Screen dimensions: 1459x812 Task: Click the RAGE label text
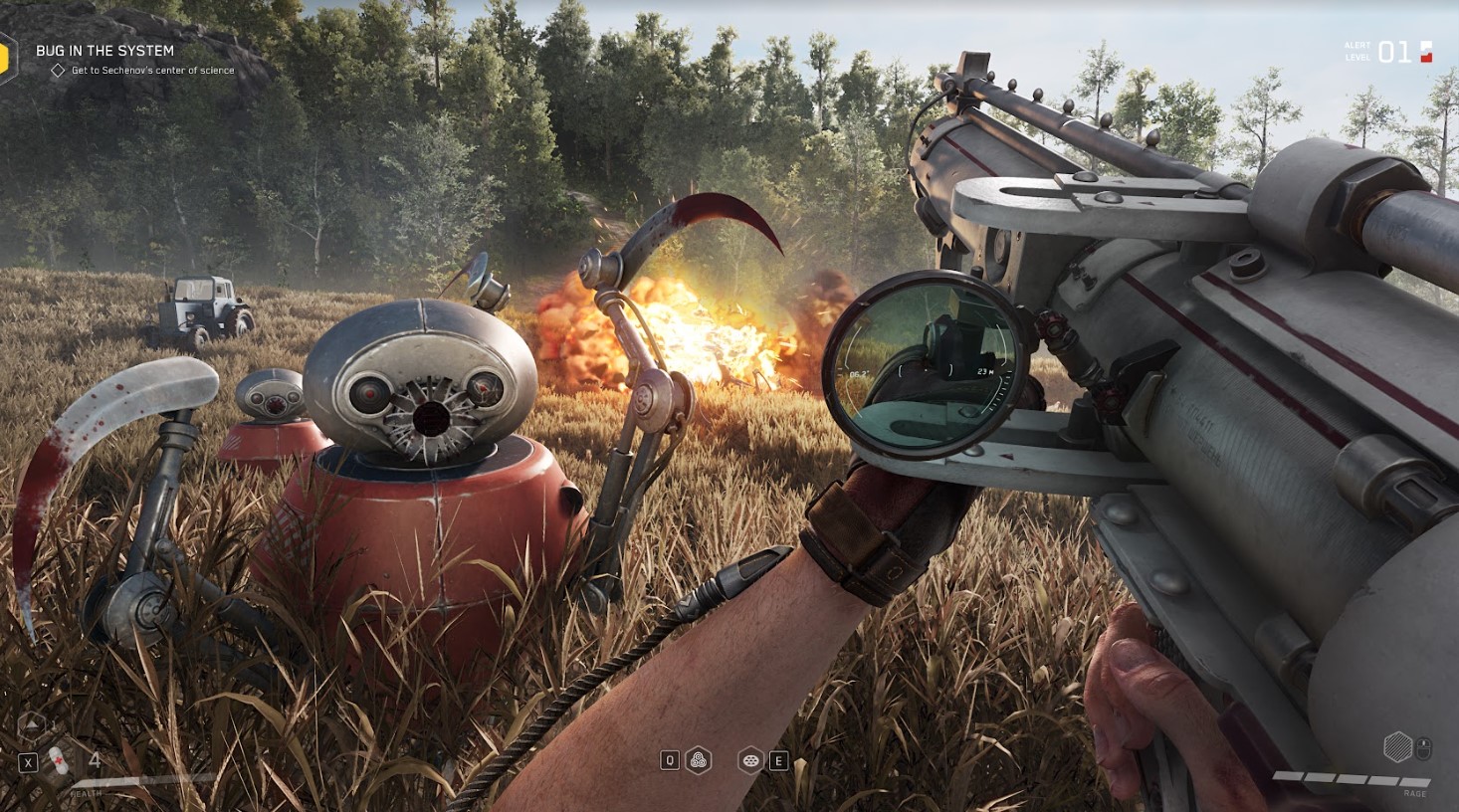1415,793
